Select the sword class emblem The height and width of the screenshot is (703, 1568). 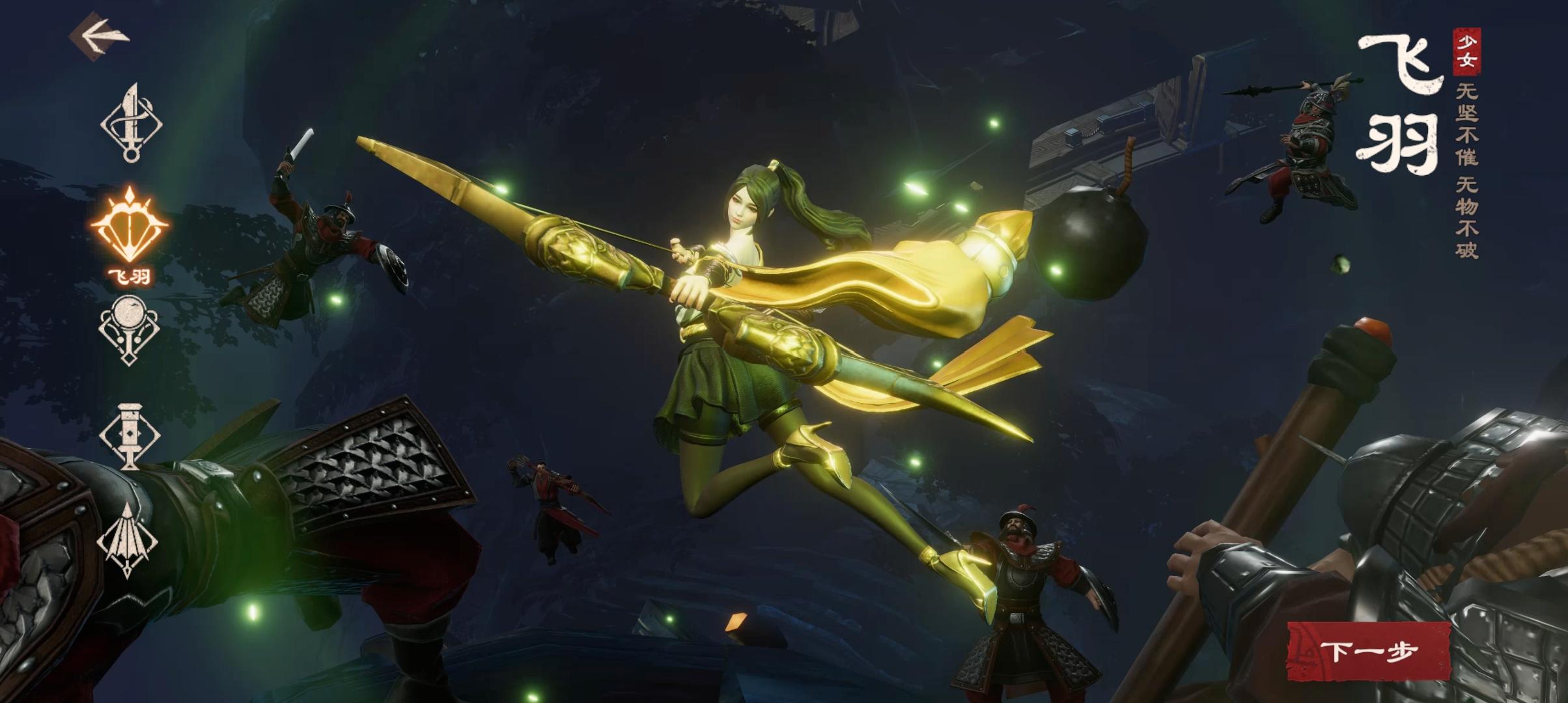[132, 122]
